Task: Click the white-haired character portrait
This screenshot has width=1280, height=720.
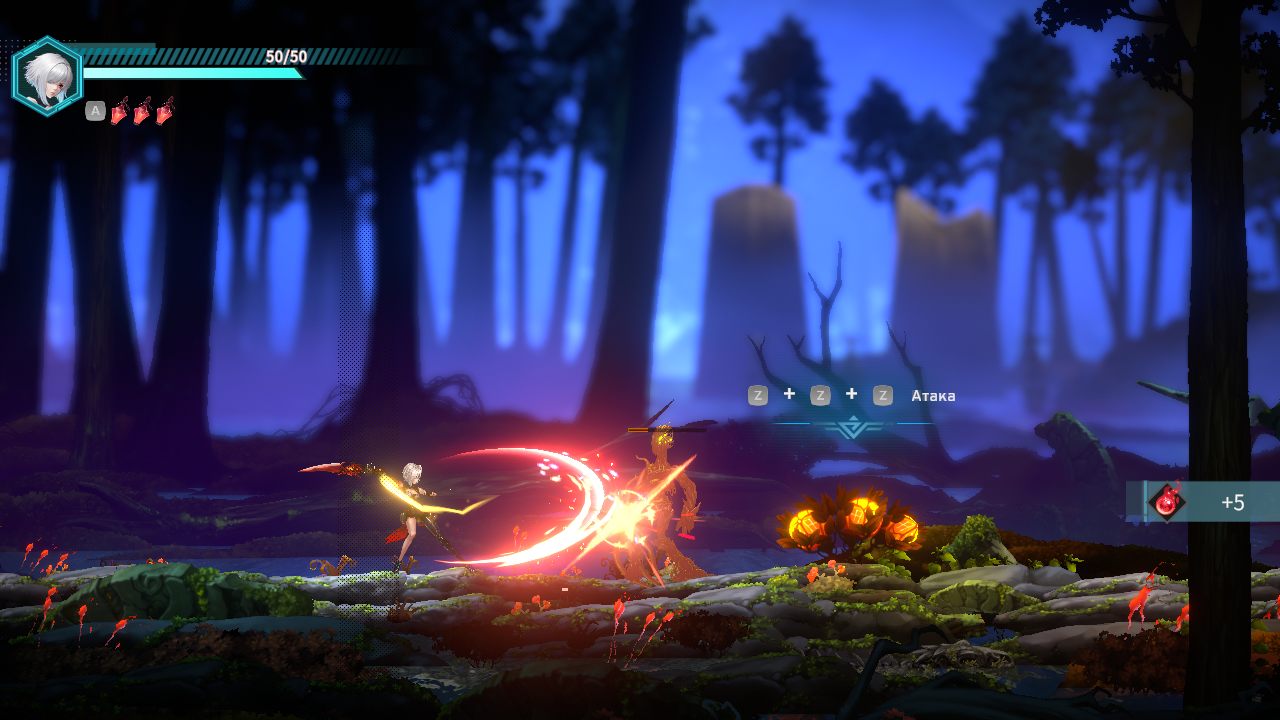Action: (46, 76)
